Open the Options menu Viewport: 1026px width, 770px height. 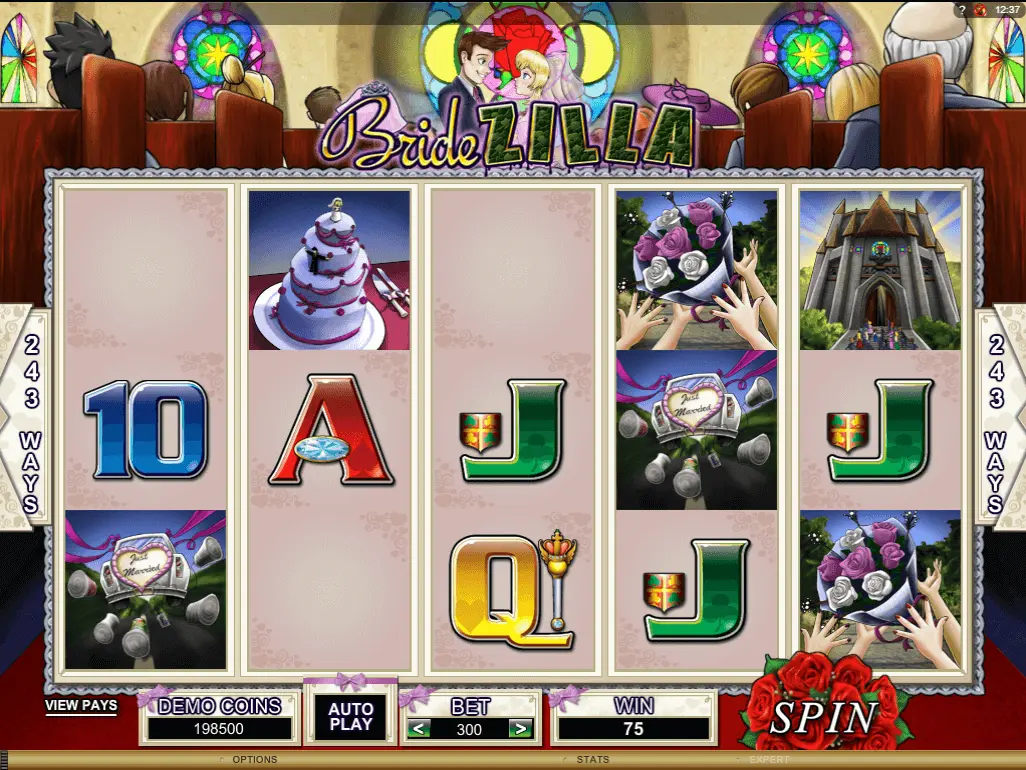pos(254,760)
